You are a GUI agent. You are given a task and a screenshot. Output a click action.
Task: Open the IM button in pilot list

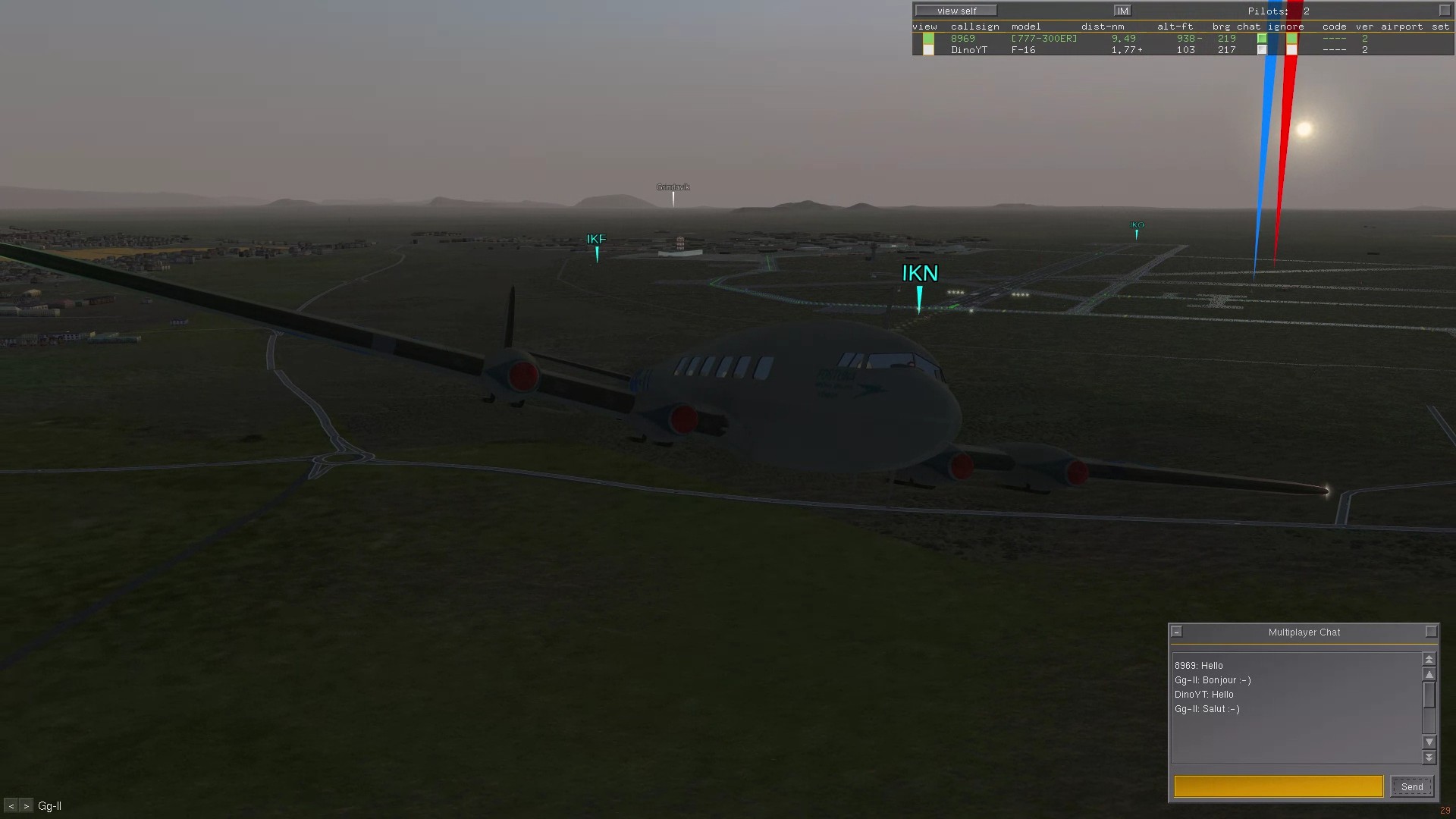(1122, 11)
